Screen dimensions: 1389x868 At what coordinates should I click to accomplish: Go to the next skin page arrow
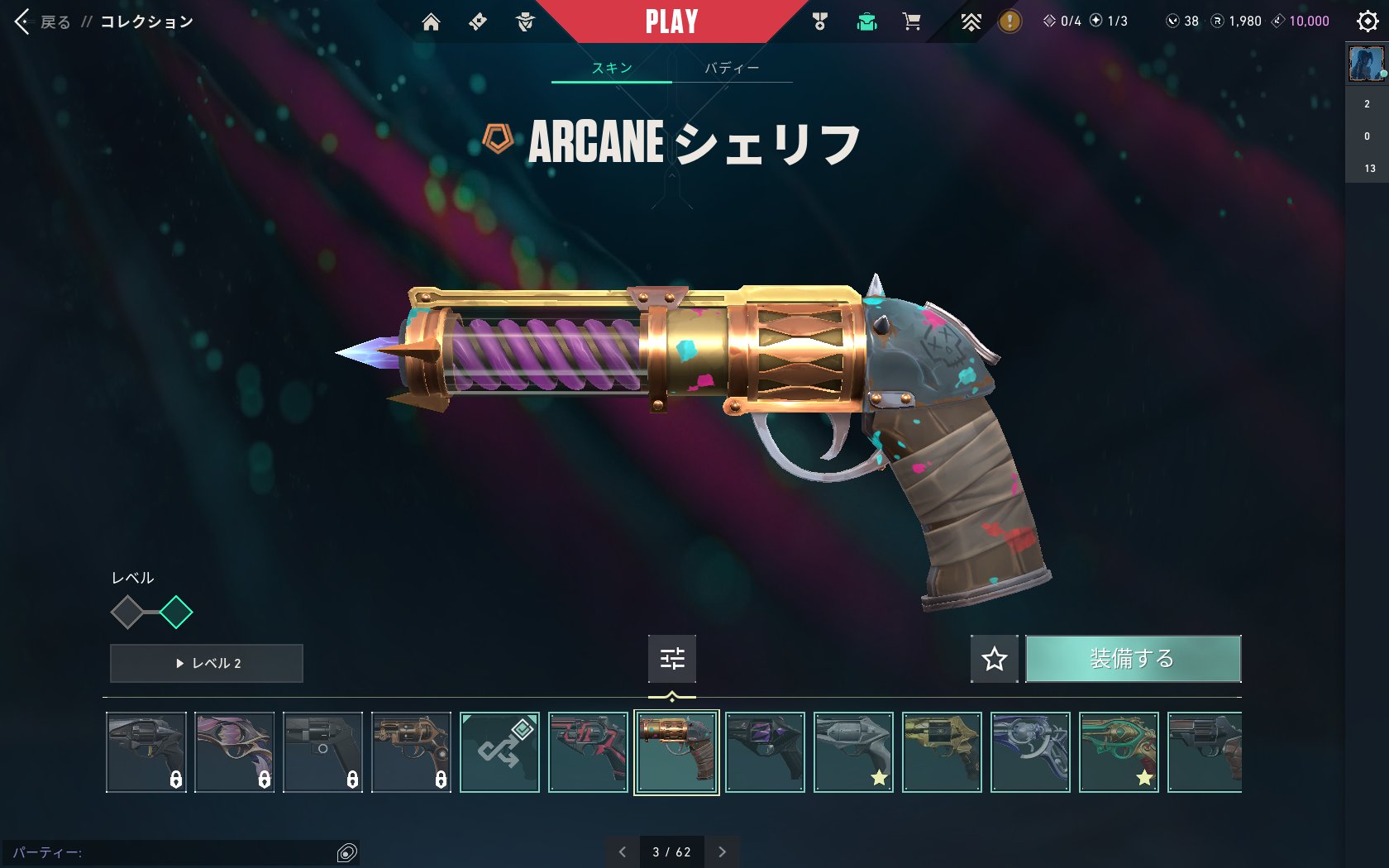tap(722, 852)
